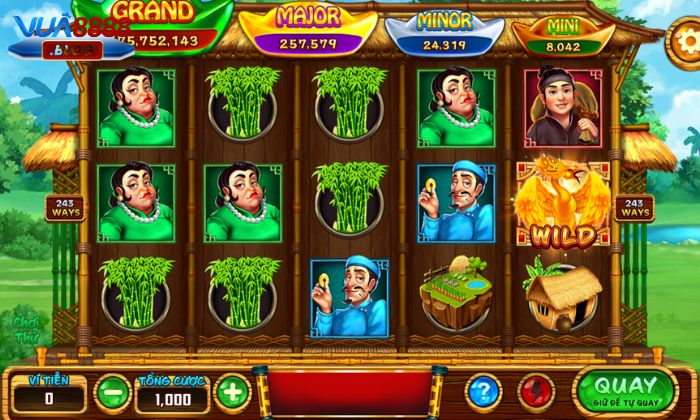
Task: Open the blue question mark help
Action: (x=483, y=390)
